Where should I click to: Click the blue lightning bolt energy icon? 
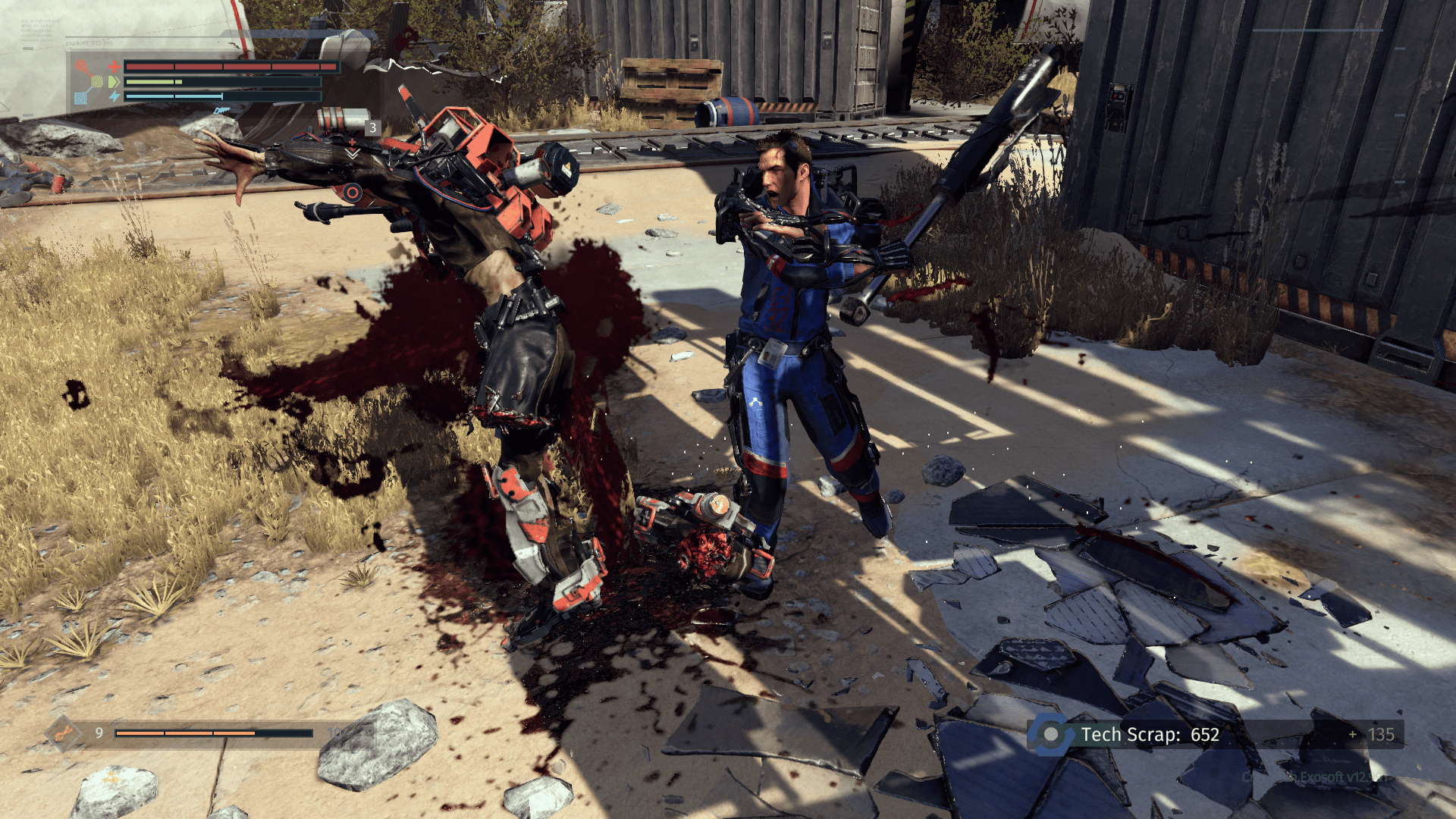pos(115,96)
